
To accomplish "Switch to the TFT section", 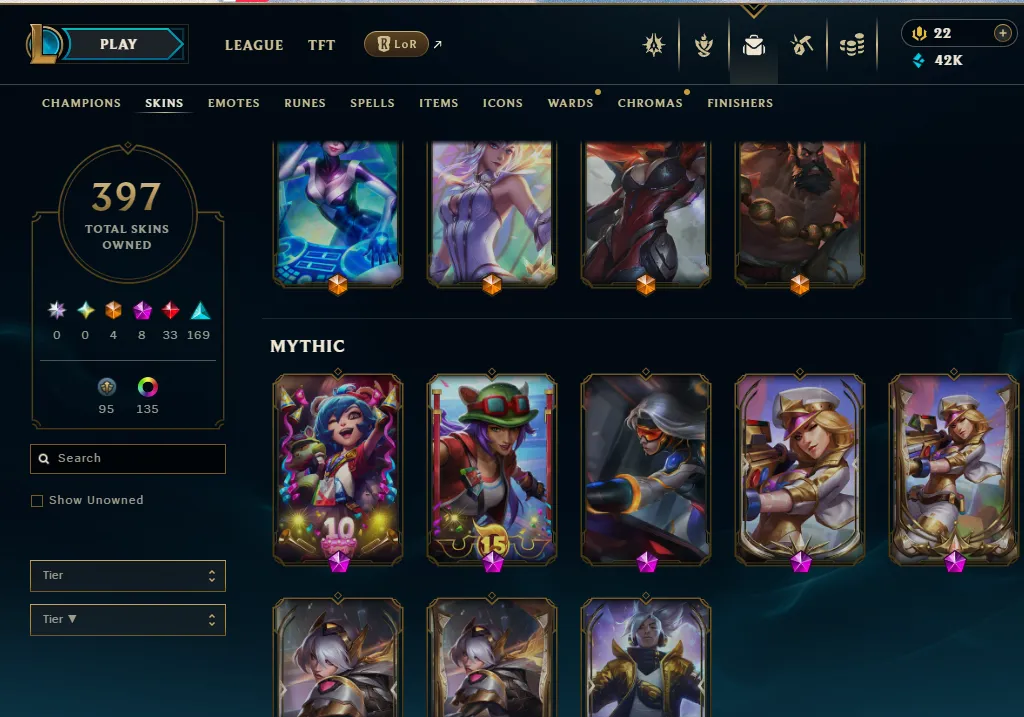I will coord(321,45).
